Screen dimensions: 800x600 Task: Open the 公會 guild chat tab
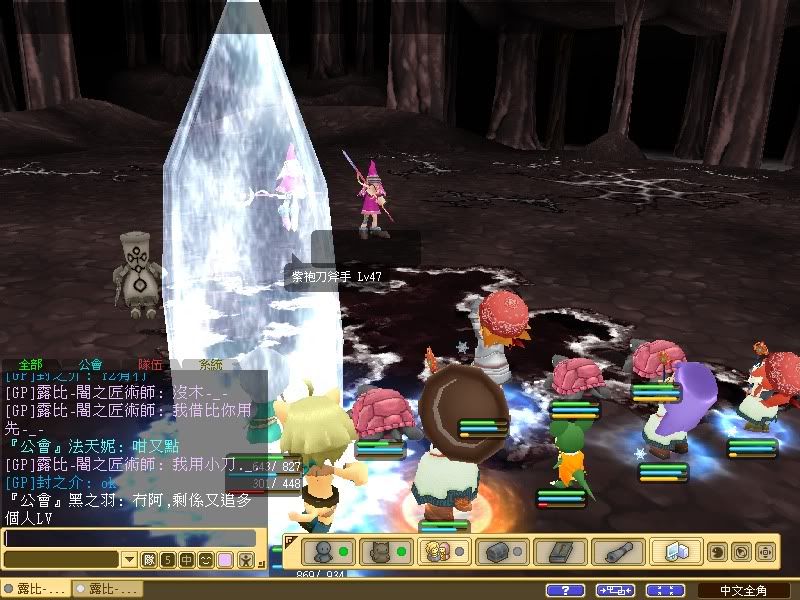[x=90, y=366]
